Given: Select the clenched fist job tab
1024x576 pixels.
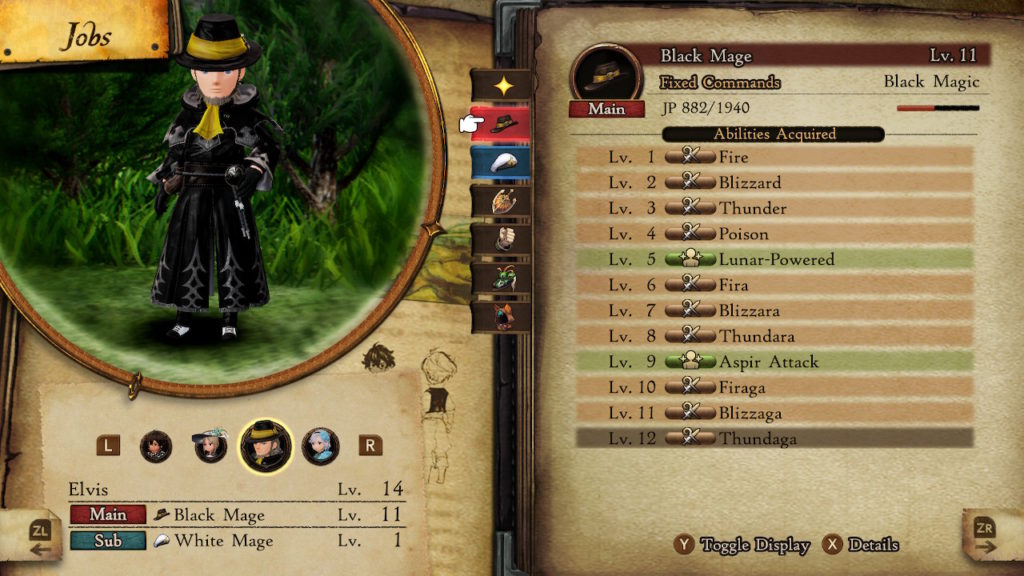Looking at the screenshot, I should [501, 239].
